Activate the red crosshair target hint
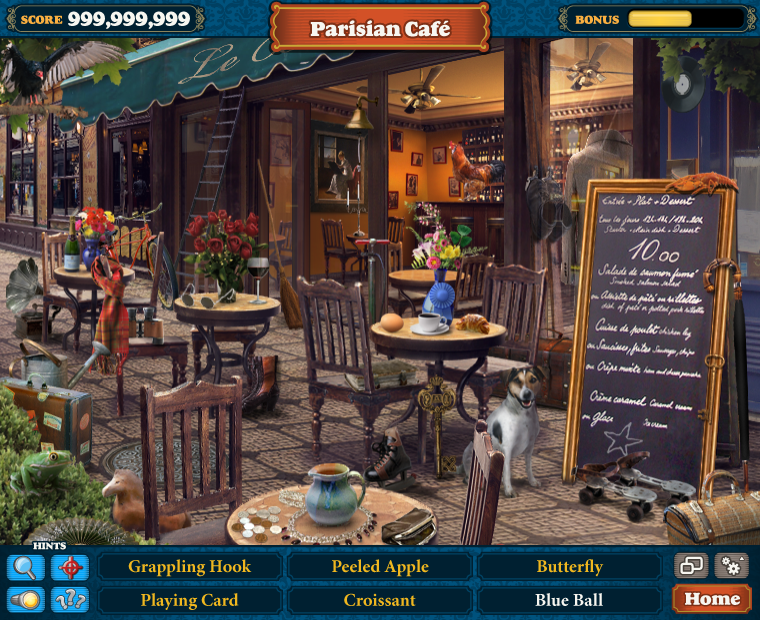This screenshot has height=620, width=760. (70, 567)
